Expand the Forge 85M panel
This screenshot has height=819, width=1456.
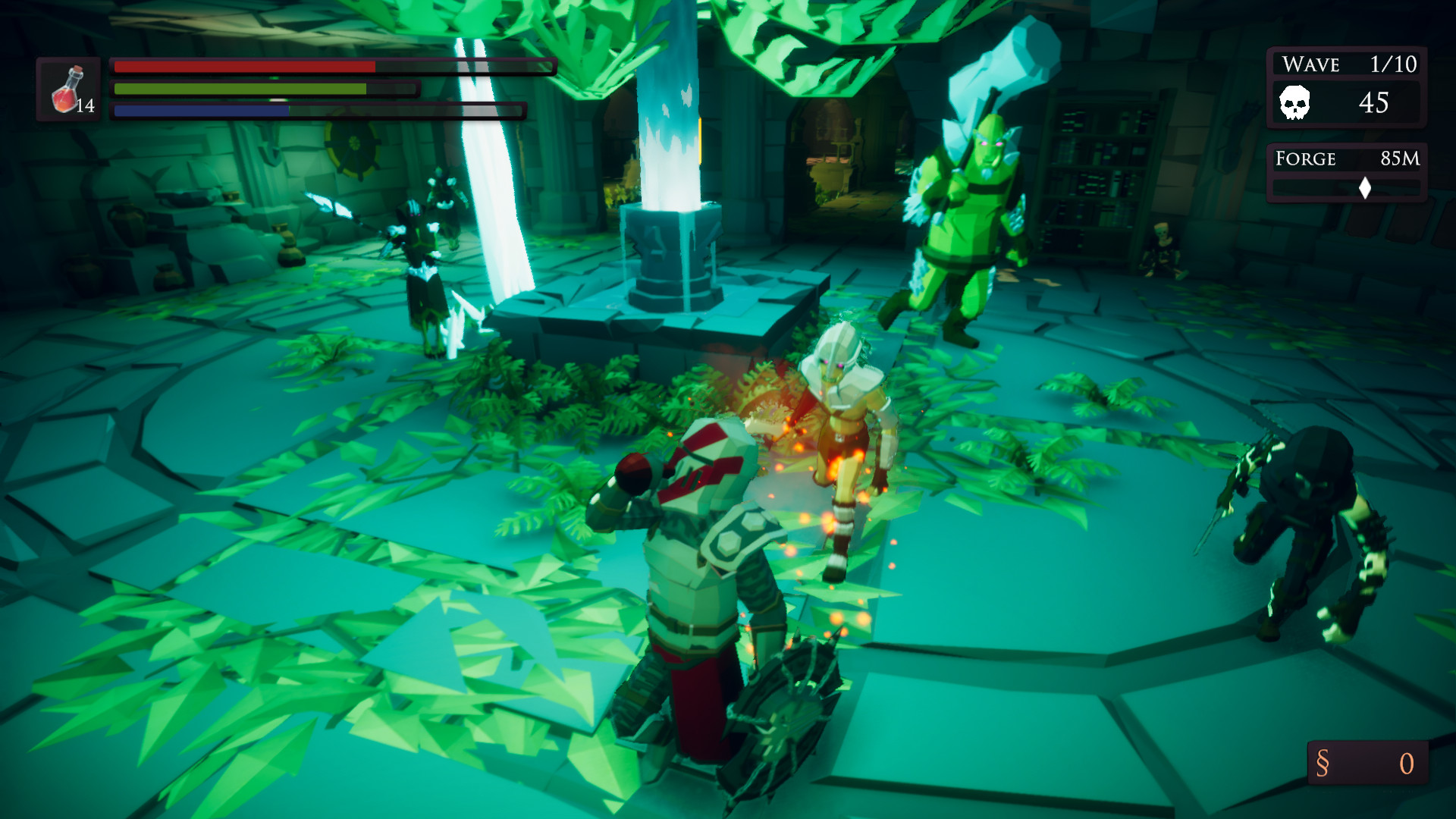[1346, 159]
